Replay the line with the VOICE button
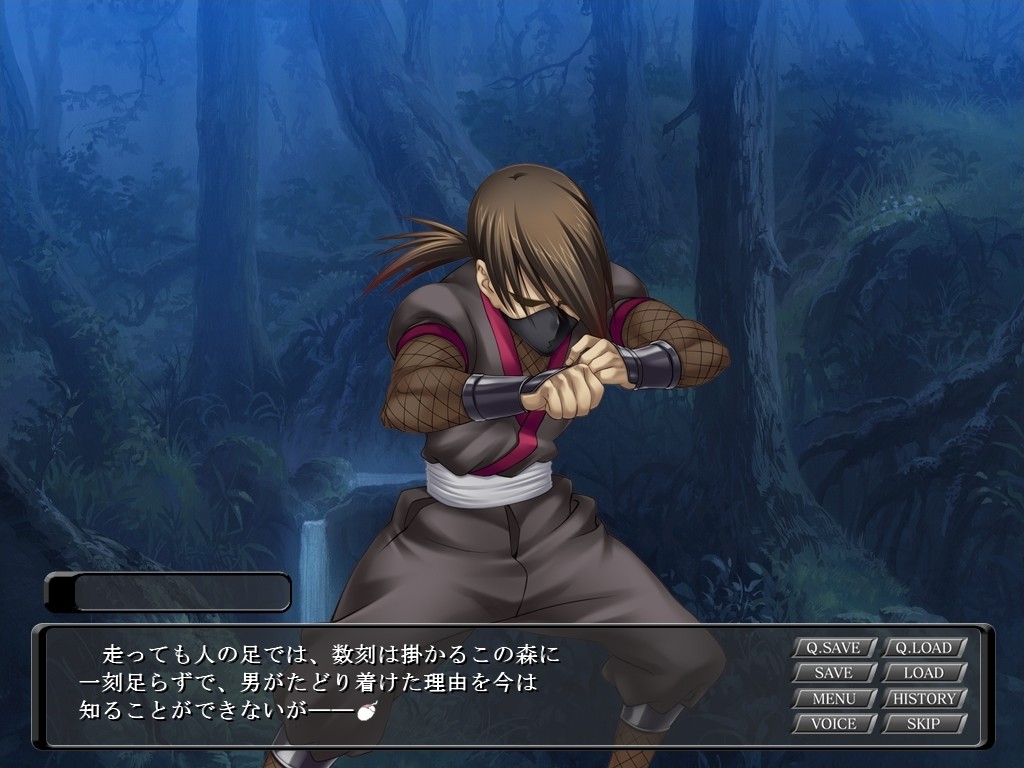1024x768 pixels. tap(834, 723)
